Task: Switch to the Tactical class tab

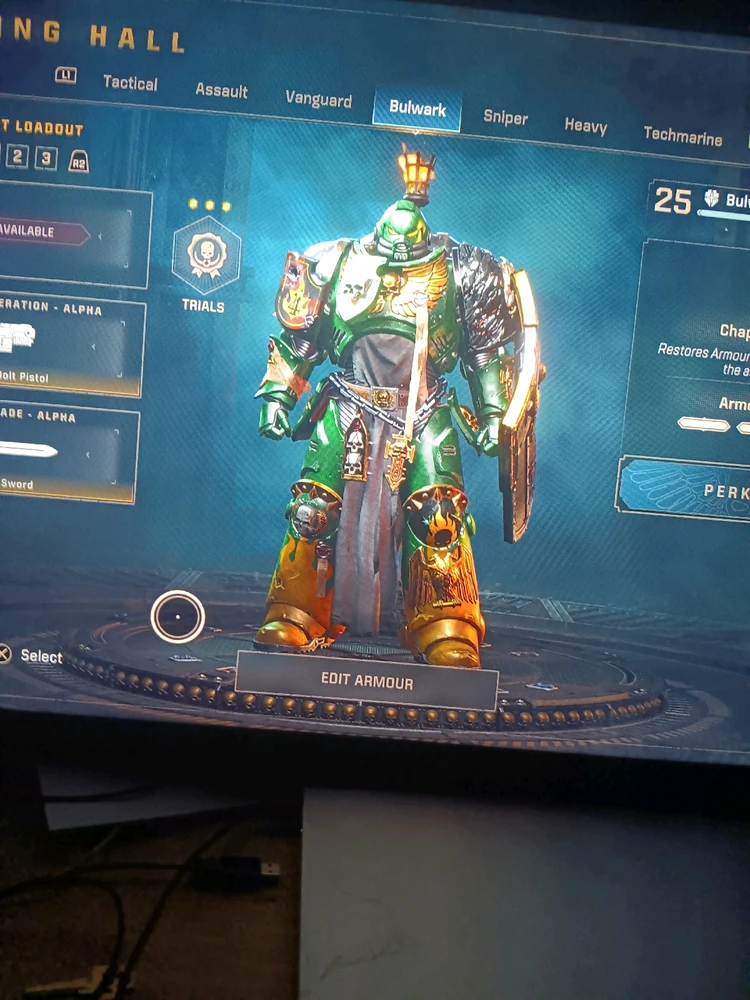Action: point(130,83)
